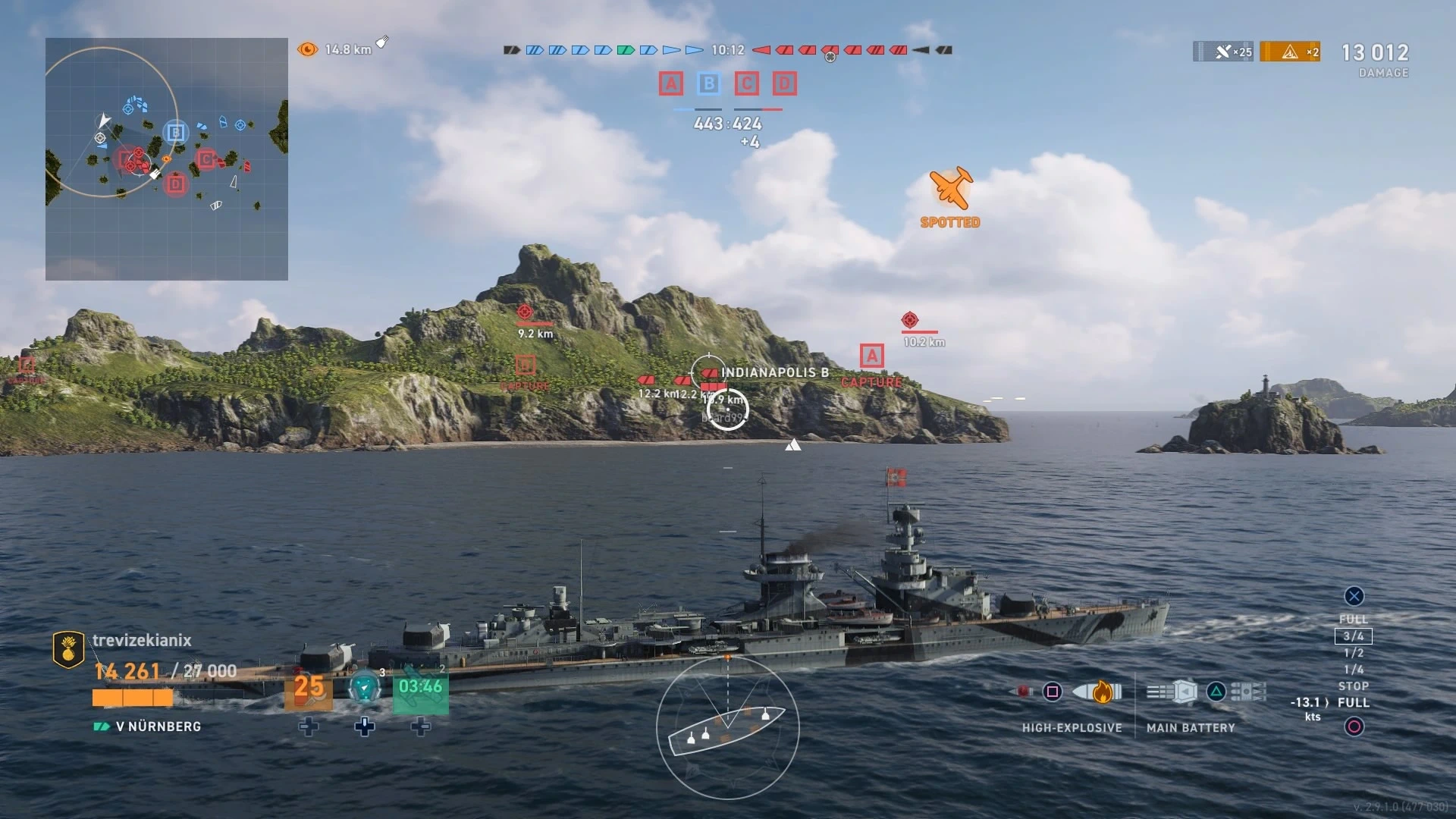Set engine throttle to 1/4
Screen dimensions: 1456x819
(1354, 670)
